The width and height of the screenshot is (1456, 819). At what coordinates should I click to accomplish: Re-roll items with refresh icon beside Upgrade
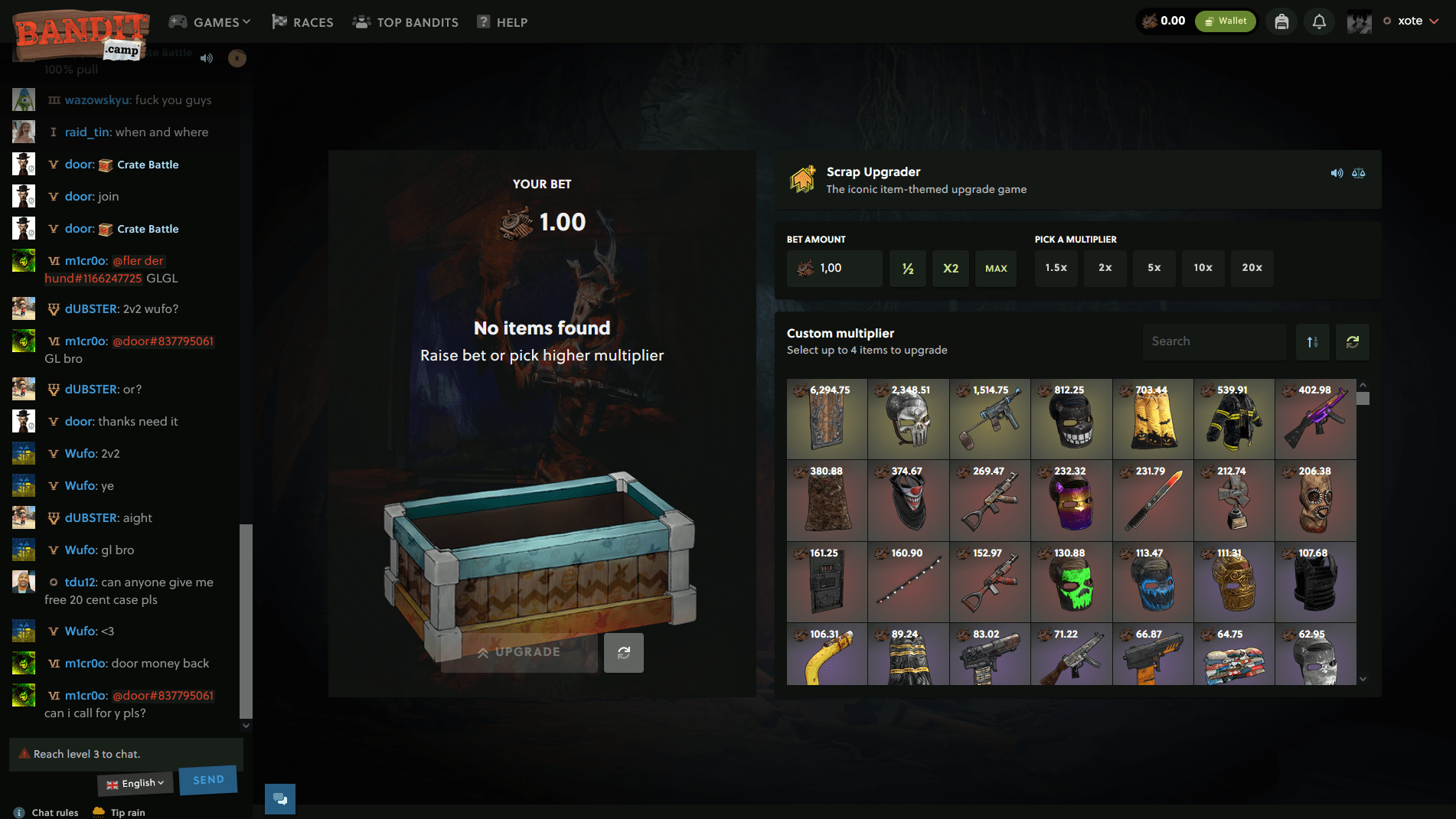click(x=623, y=652)
